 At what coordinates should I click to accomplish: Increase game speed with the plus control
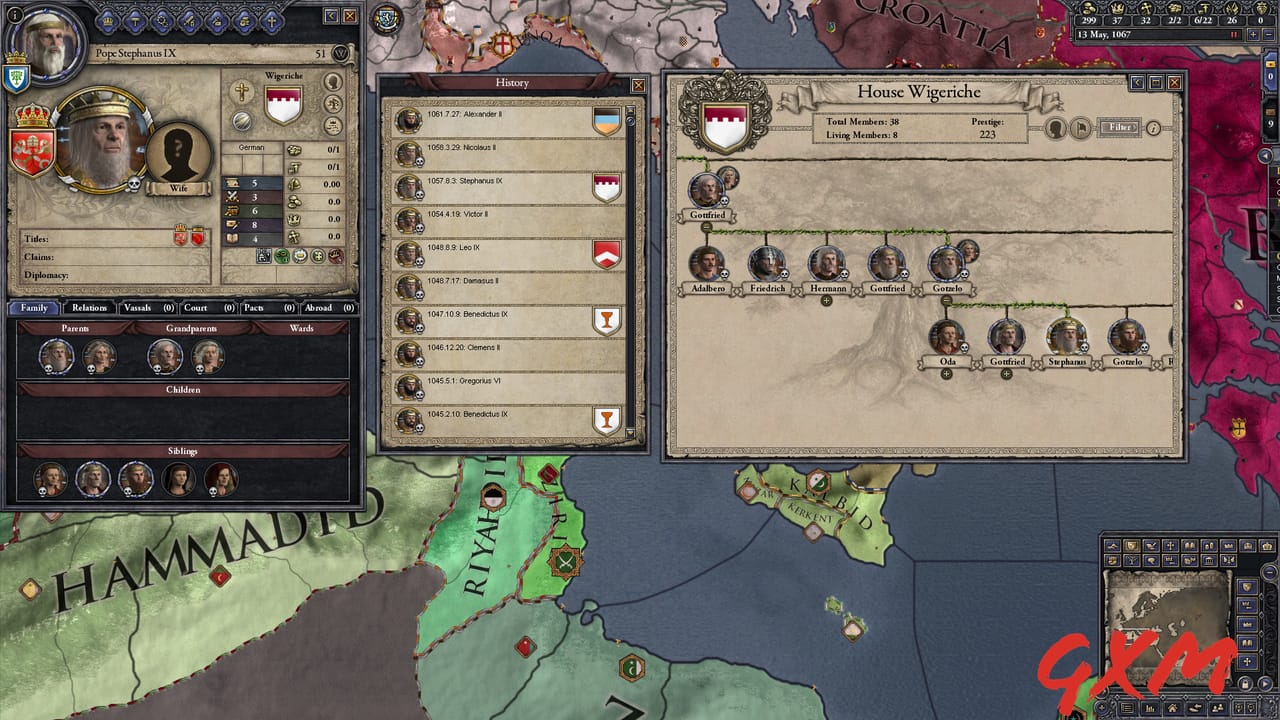click(x=1253, y=34)
